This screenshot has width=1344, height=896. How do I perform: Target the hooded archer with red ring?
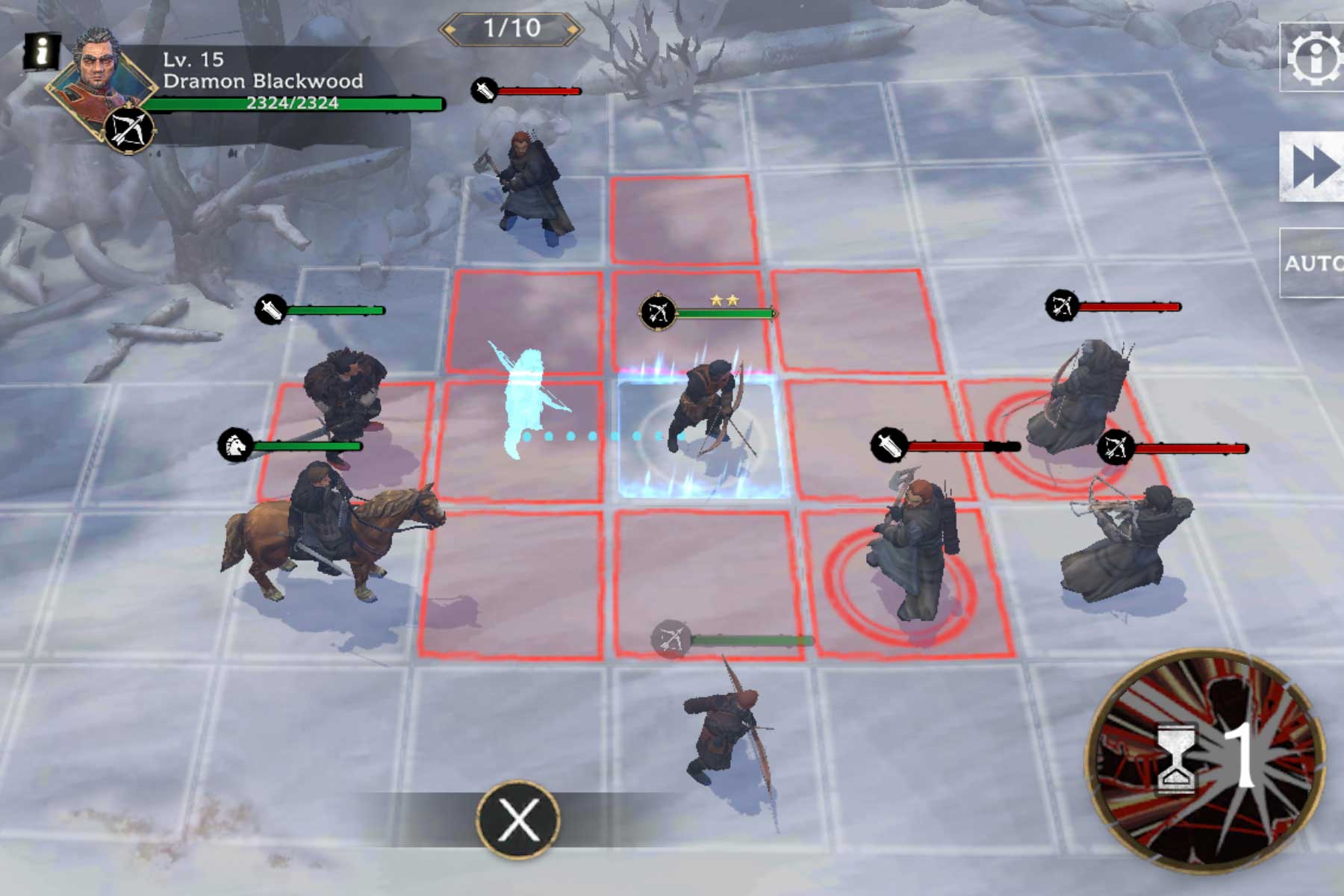click(1075, 403)
